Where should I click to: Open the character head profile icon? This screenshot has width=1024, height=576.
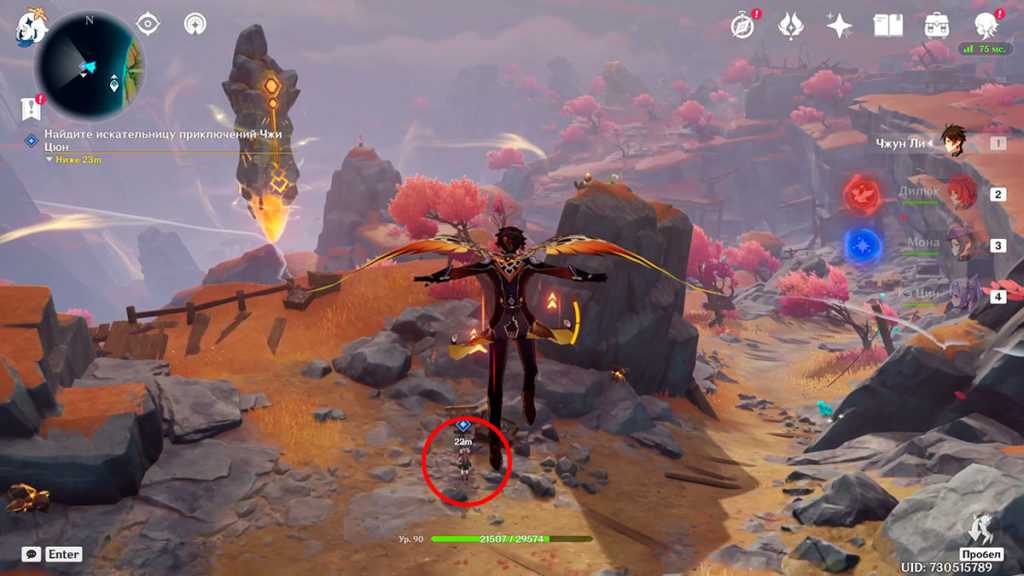click(x=986, y=25)
